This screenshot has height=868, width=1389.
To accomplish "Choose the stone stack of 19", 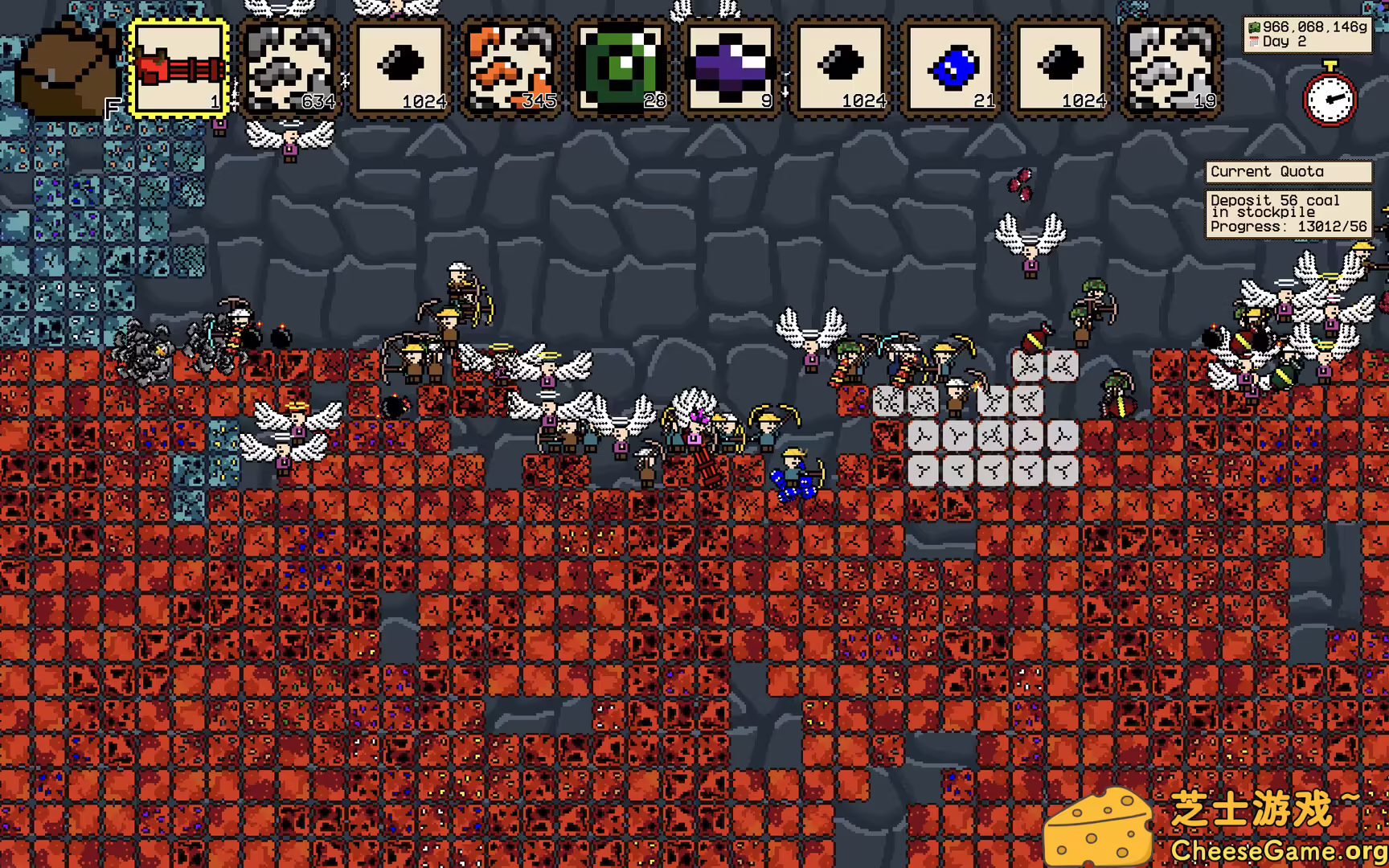I will (1171, 68).
